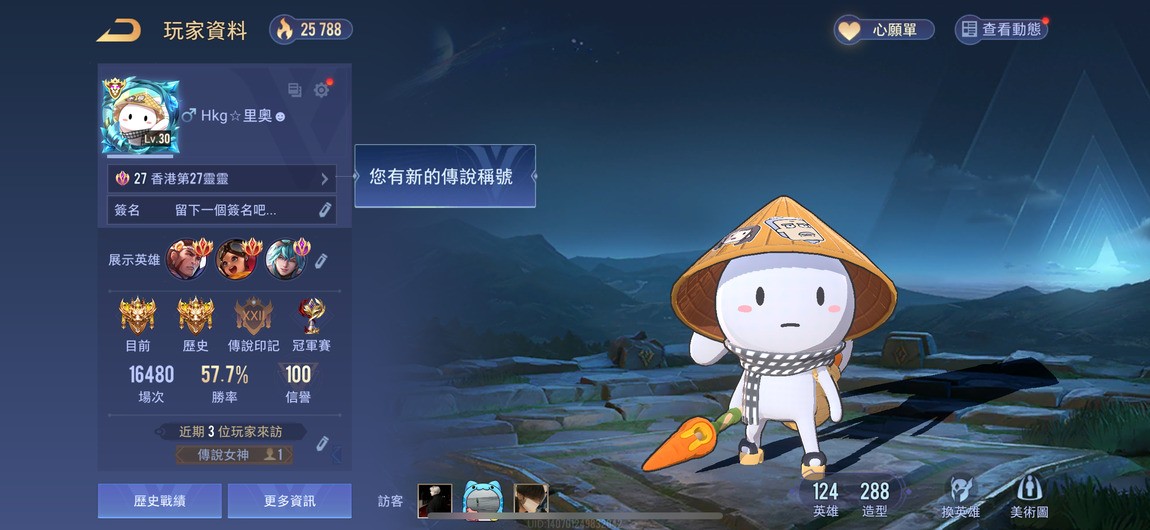Click the 您有新的傳說稱號 notification banner
1150x530 pixels.
445,176
